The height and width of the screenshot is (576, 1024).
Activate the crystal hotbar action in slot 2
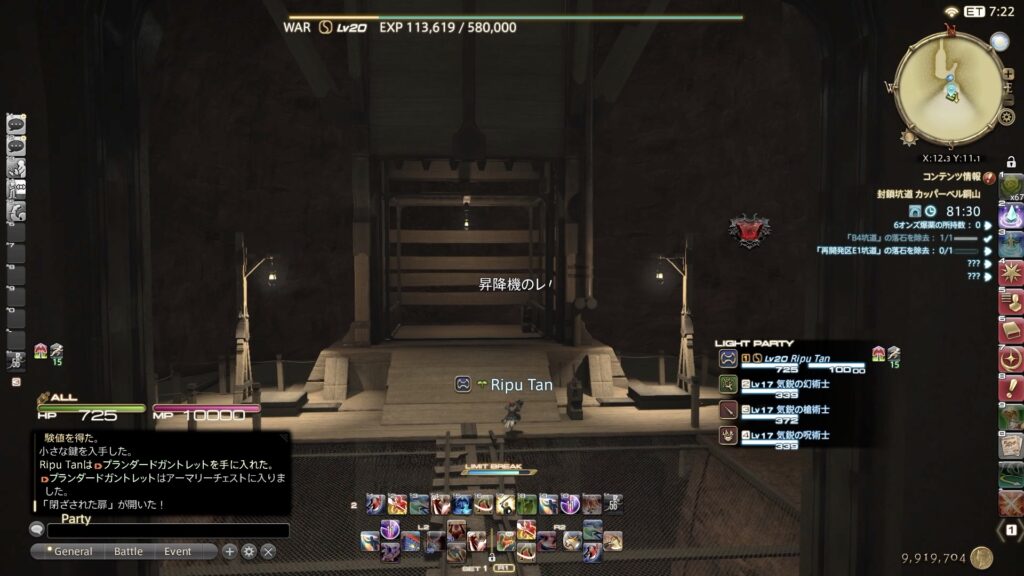(x=1011, y=214)
